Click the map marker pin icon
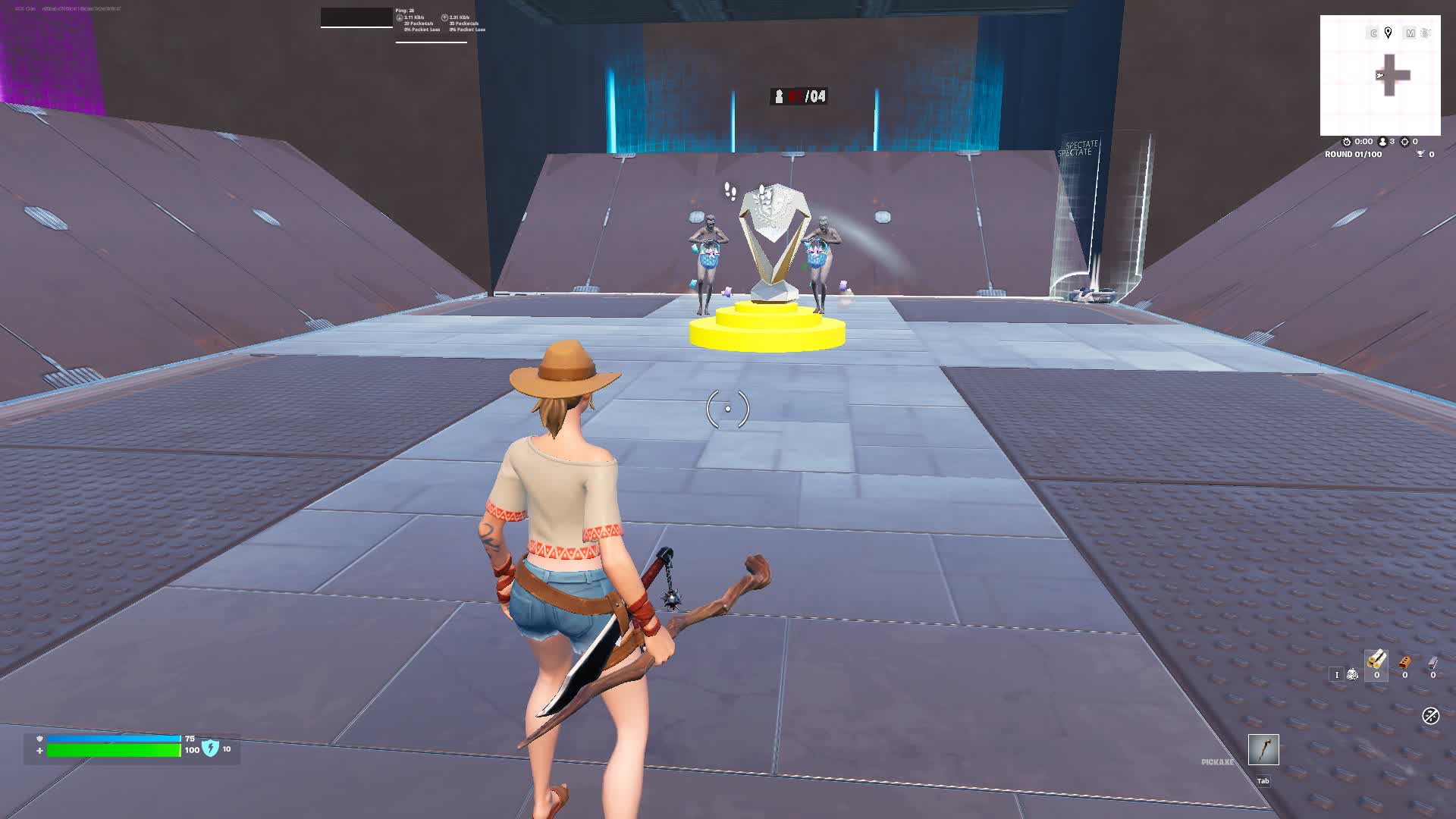This screenshot has height=819, width=1456. click(x=1388, y=33)
